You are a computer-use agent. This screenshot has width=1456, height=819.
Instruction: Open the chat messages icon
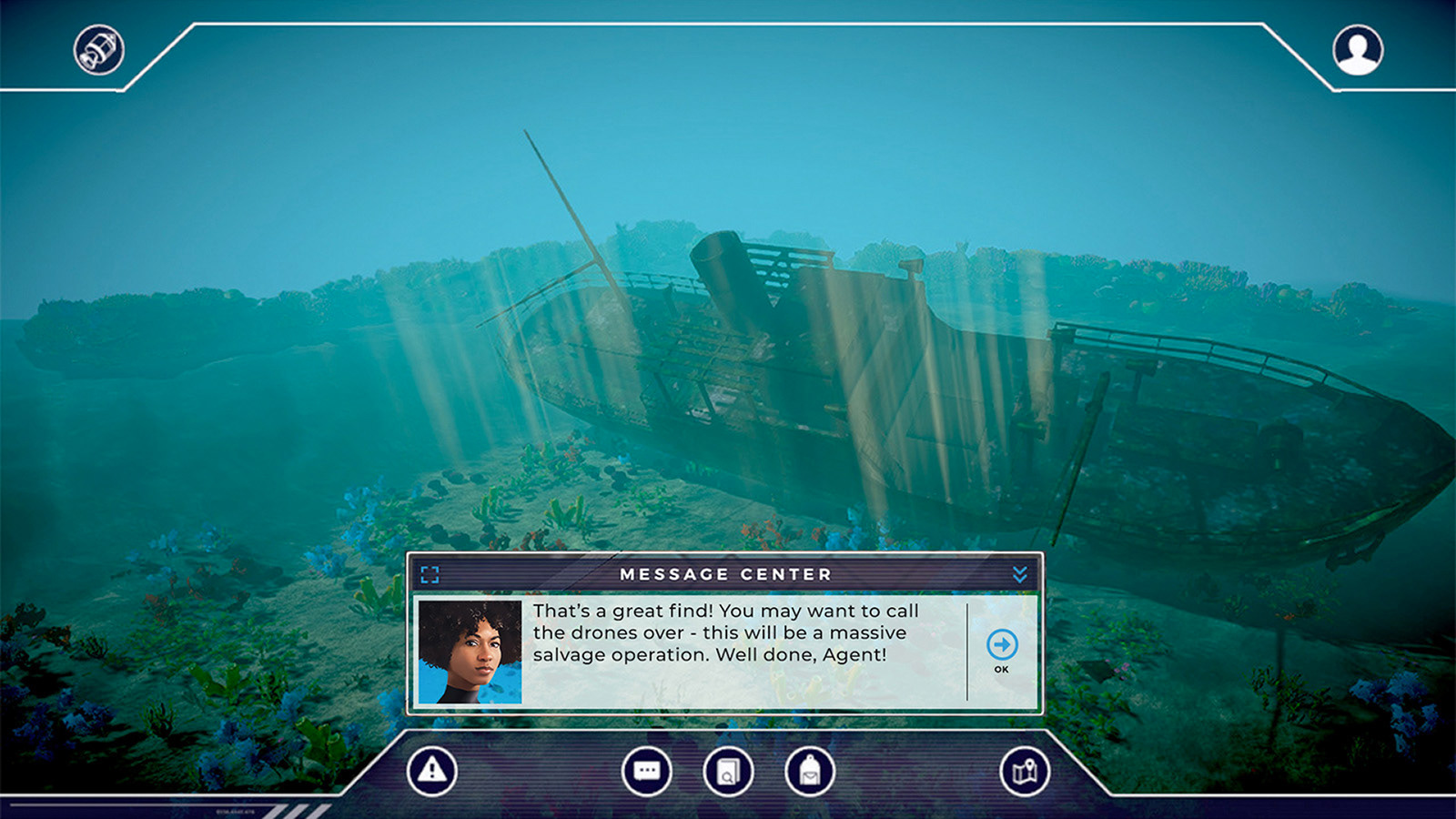[646, 771]
